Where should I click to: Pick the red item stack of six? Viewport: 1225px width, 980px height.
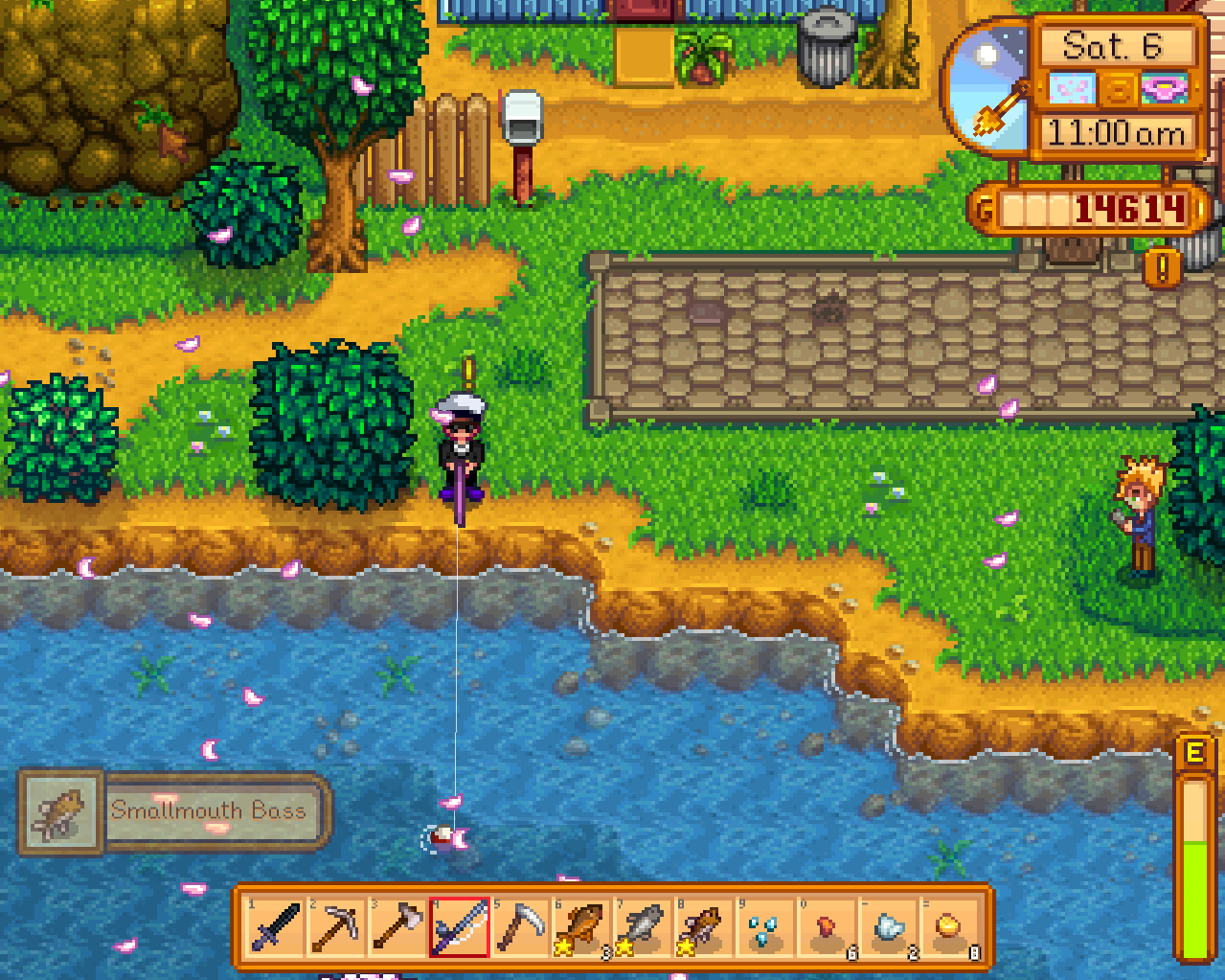[x=828, y=927]
